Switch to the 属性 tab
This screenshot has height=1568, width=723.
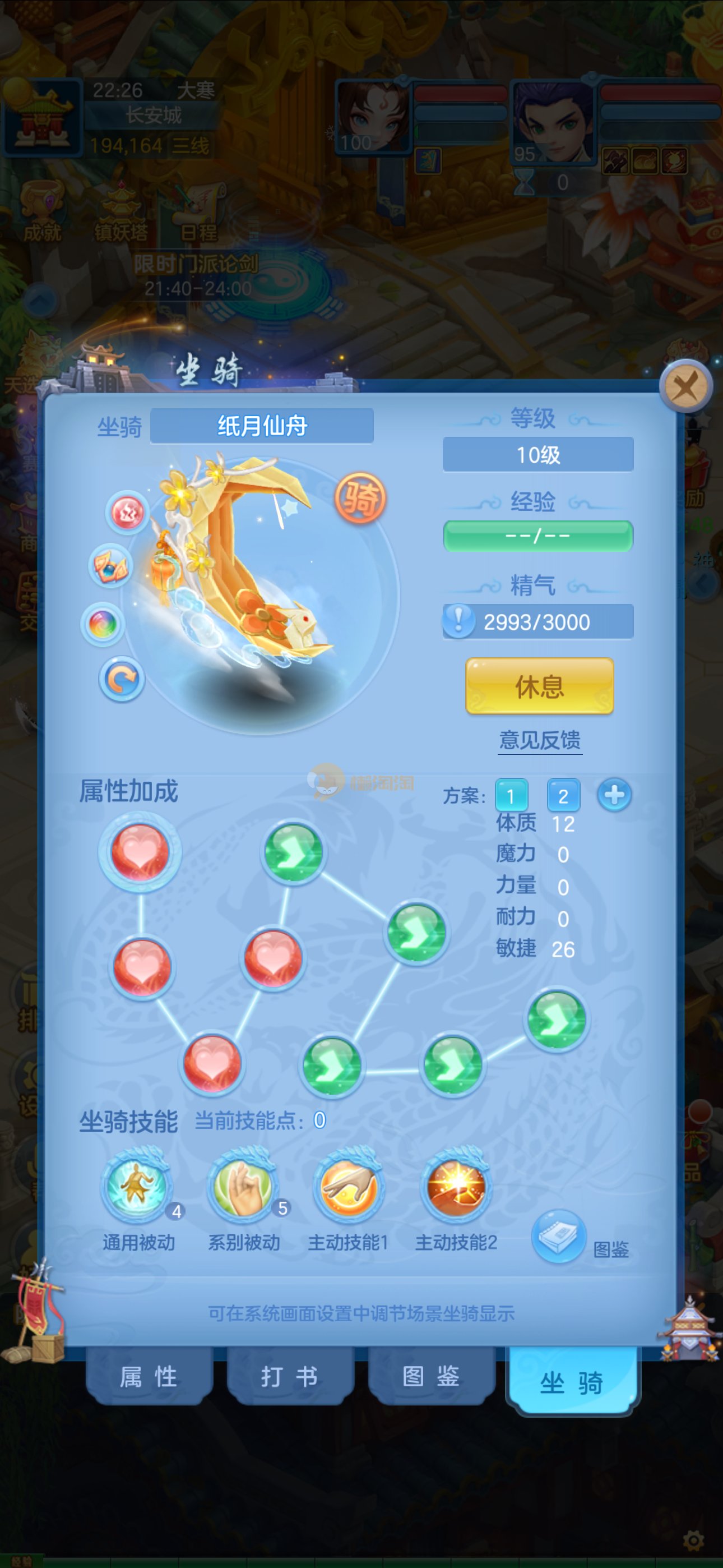(x=149, y=1376)
